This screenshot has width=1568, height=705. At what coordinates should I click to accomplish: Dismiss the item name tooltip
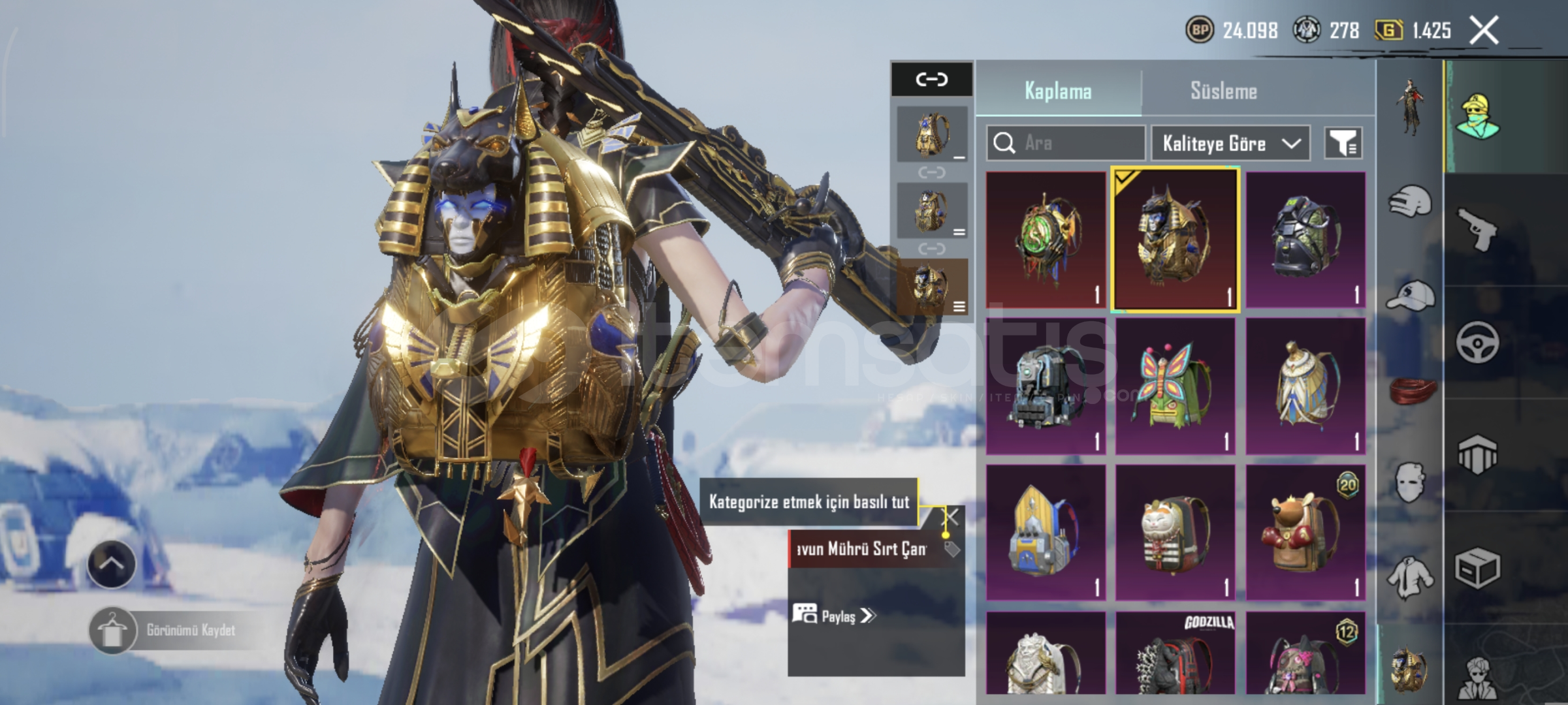(x=952, y=517)
